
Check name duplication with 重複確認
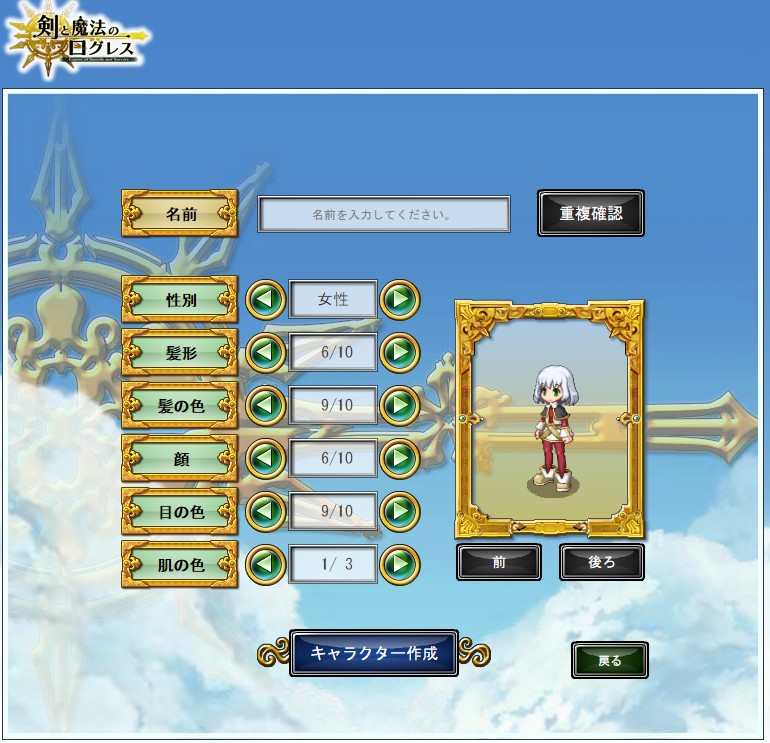(x=590, y=213)
